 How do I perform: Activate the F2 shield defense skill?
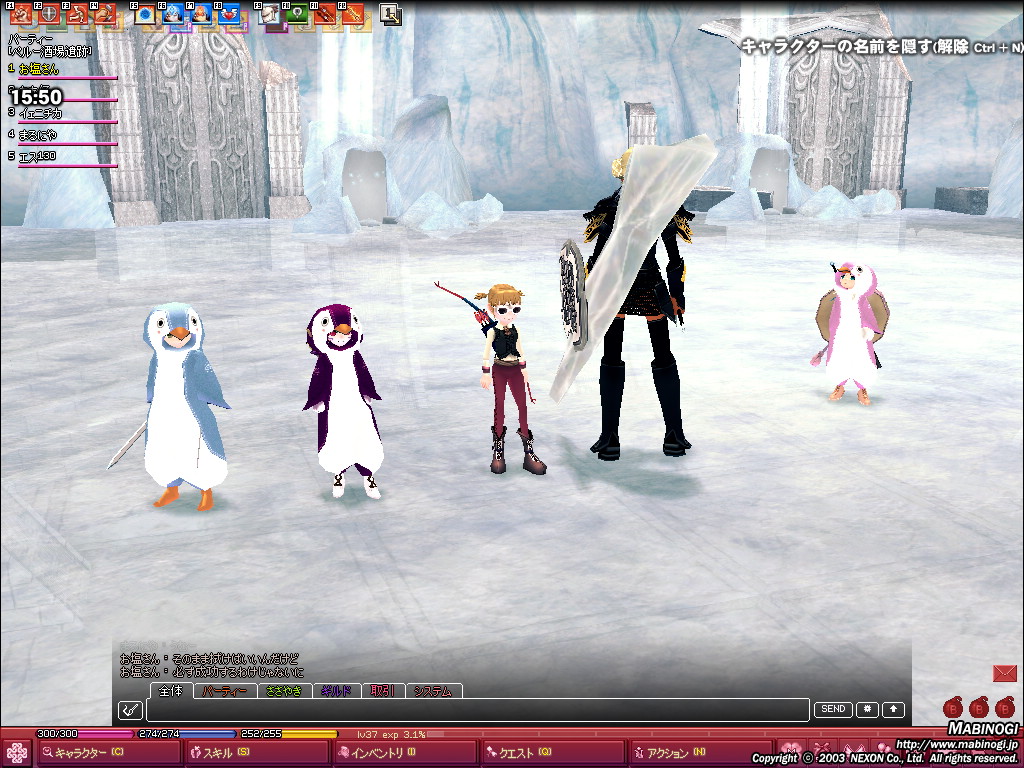(x=49, y=14)
